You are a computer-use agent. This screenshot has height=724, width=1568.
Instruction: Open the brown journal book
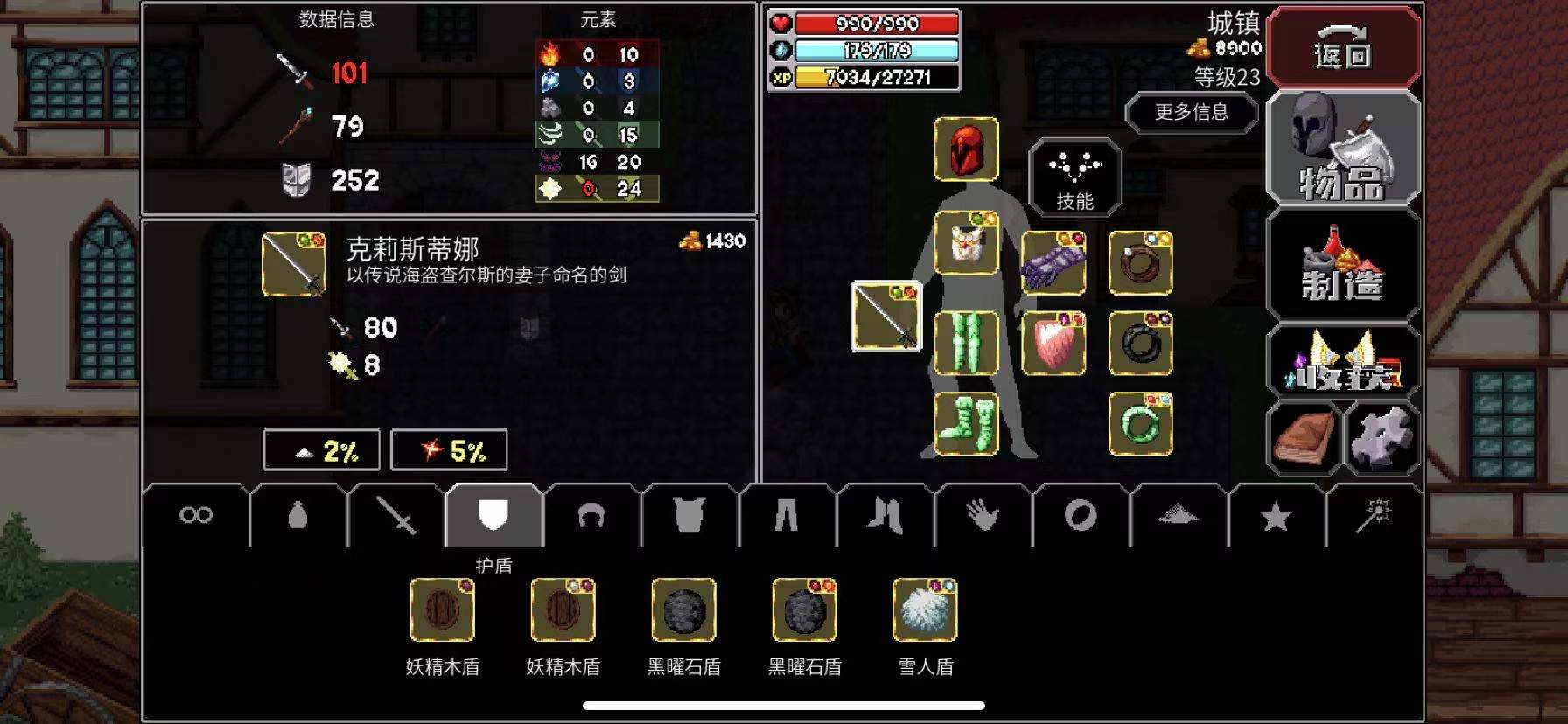(1304, 437)
